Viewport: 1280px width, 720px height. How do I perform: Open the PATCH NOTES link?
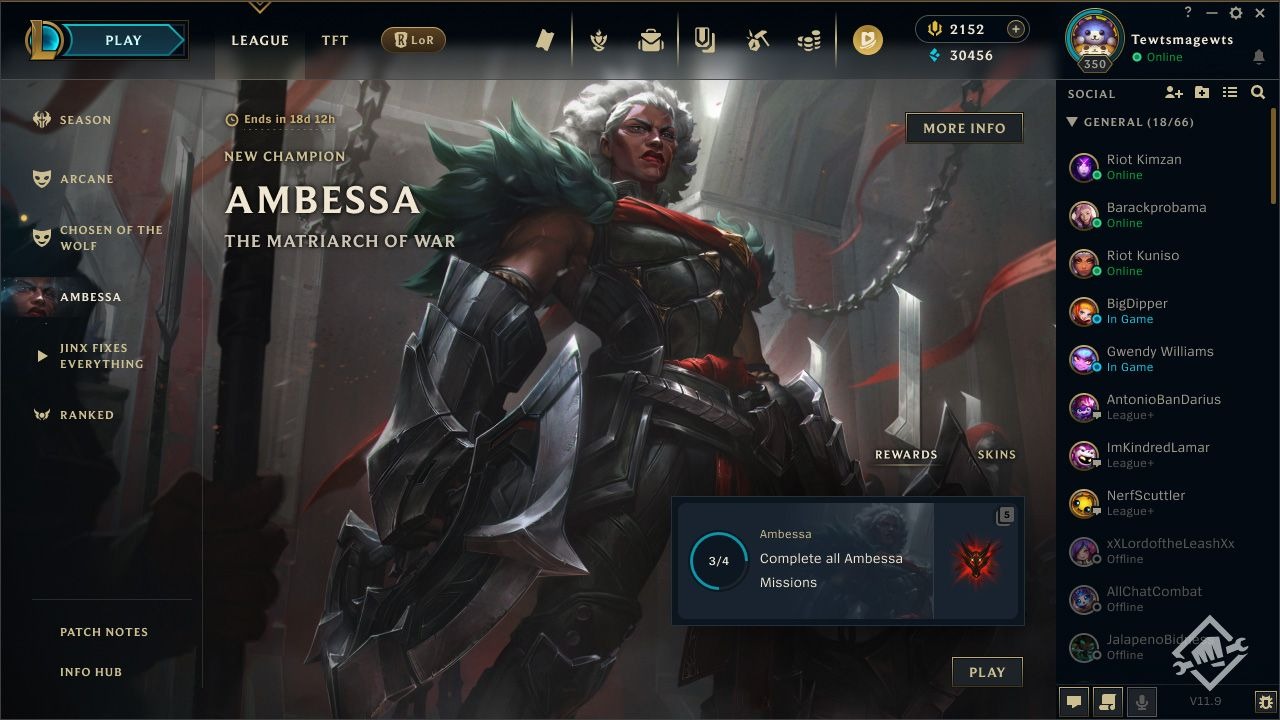[104, 632]
